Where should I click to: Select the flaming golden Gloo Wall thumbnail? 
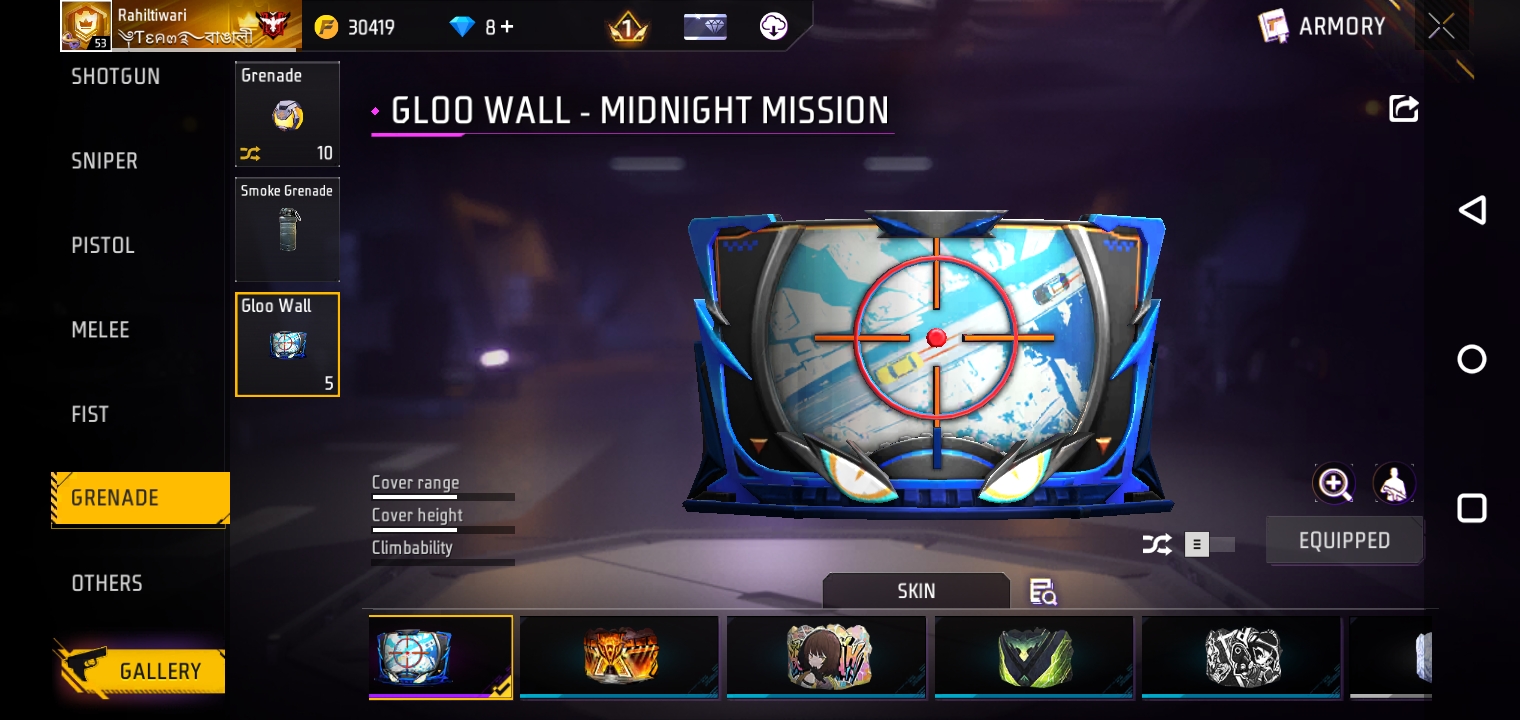click(x=619, y=657)
